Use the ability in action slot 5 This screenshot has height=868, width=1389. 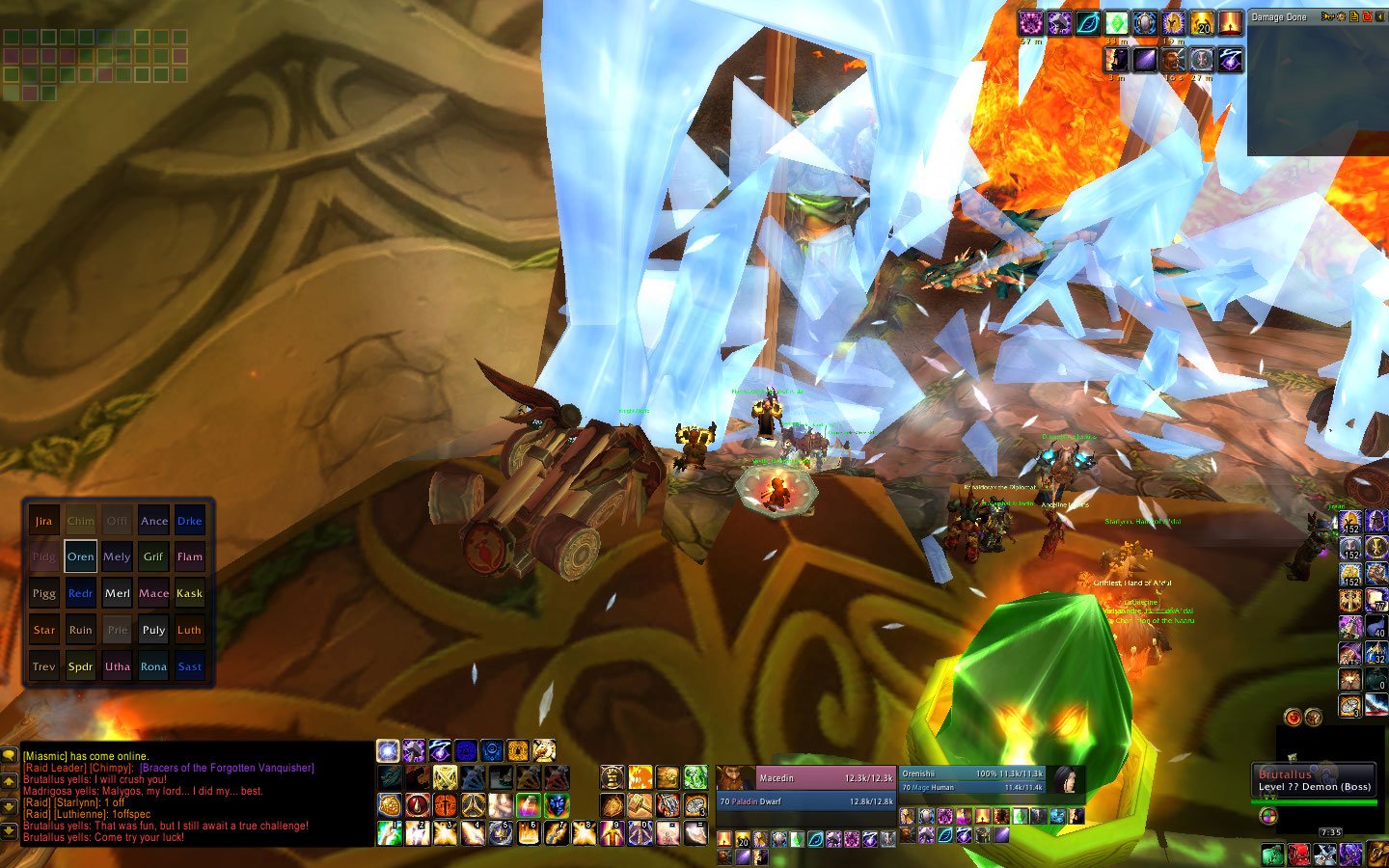point(500,832)
